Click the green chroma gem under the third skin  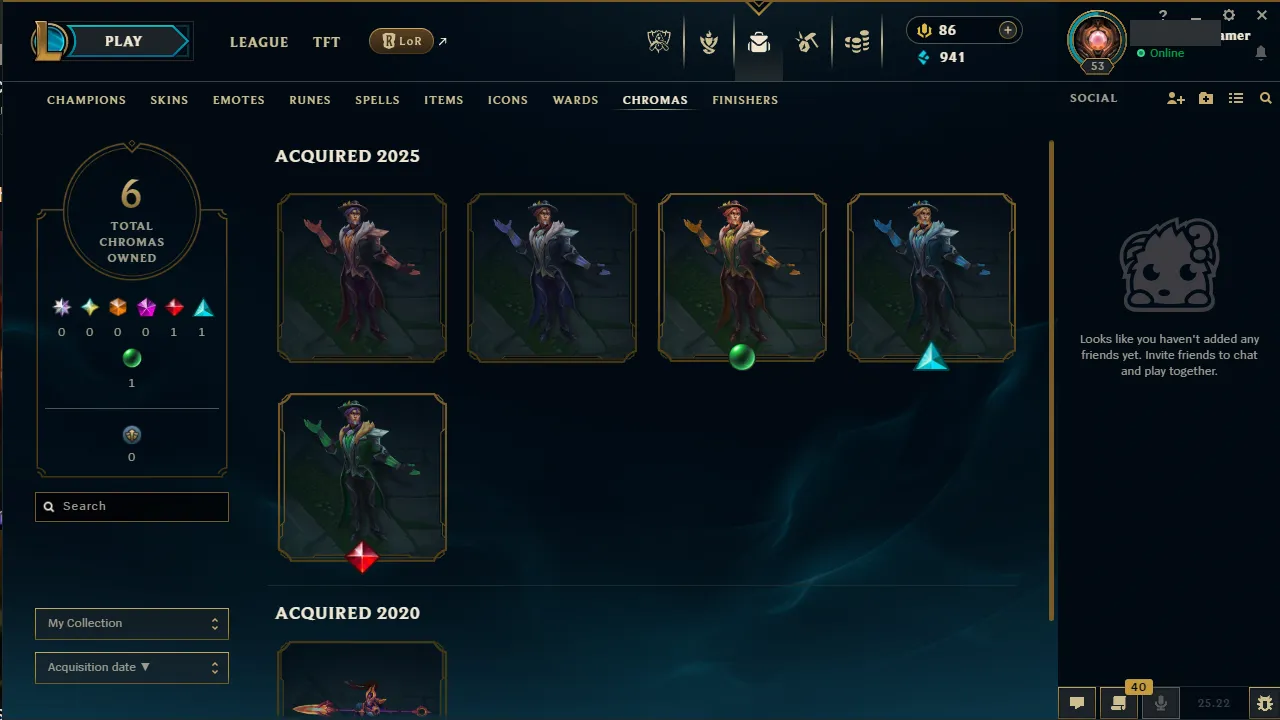(x=742, y=357)
